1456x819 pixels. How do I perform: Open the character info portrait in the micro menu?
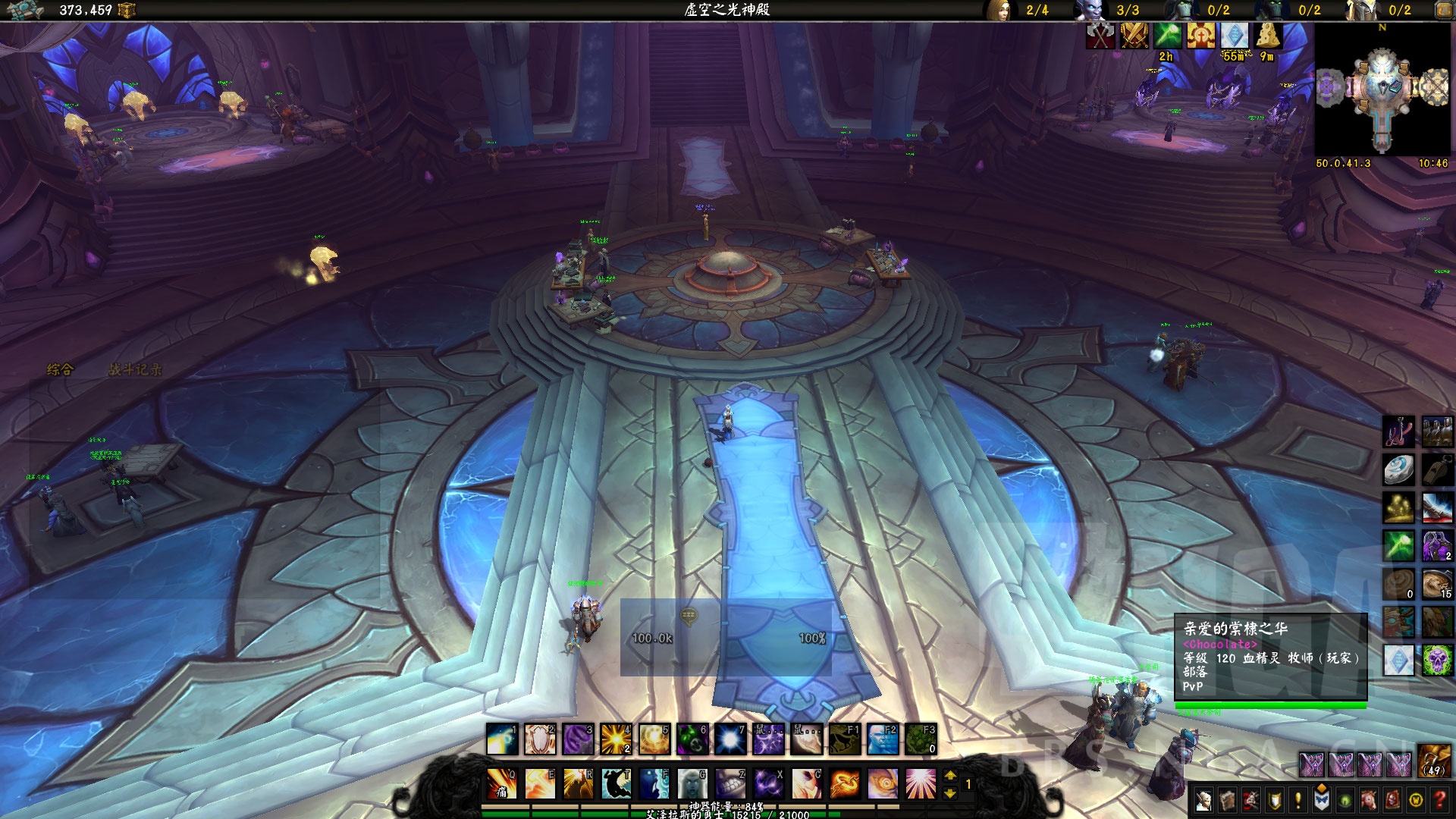1205,800
